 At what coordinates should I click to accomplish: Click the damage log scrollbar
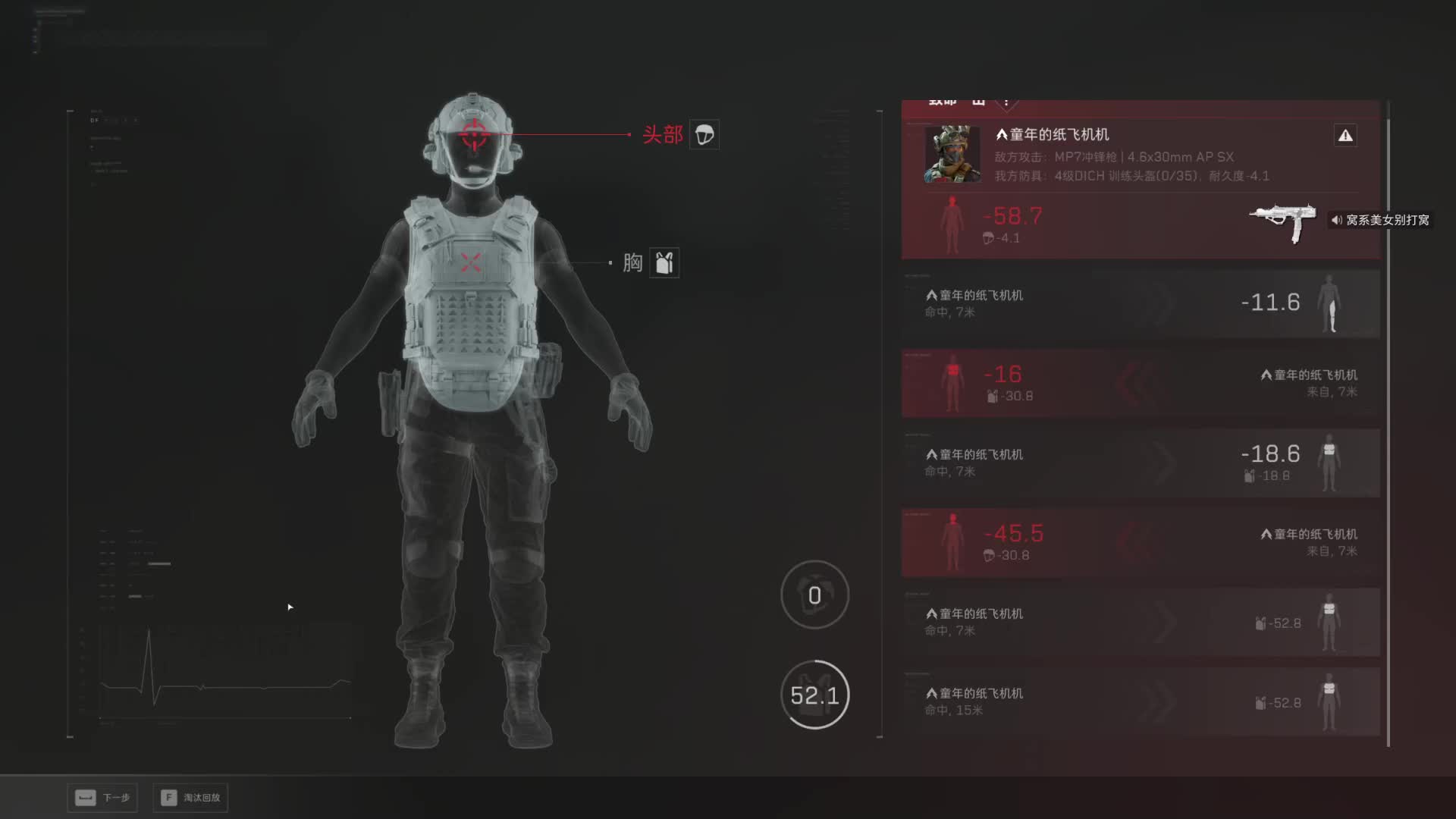point(1388,425)
